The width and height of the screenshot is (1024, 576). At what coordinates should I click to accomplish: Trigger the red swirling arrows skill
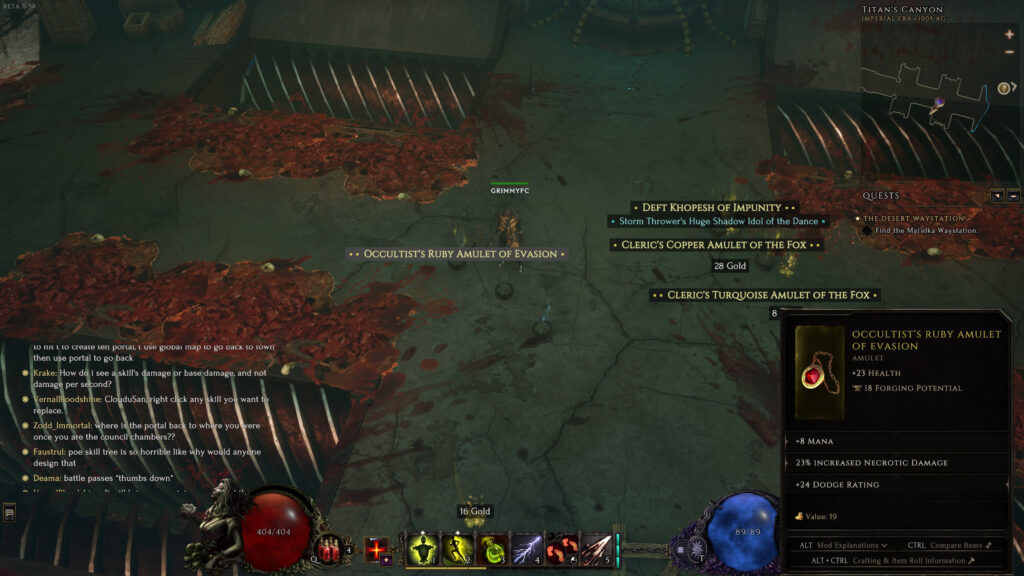[562, 549]
